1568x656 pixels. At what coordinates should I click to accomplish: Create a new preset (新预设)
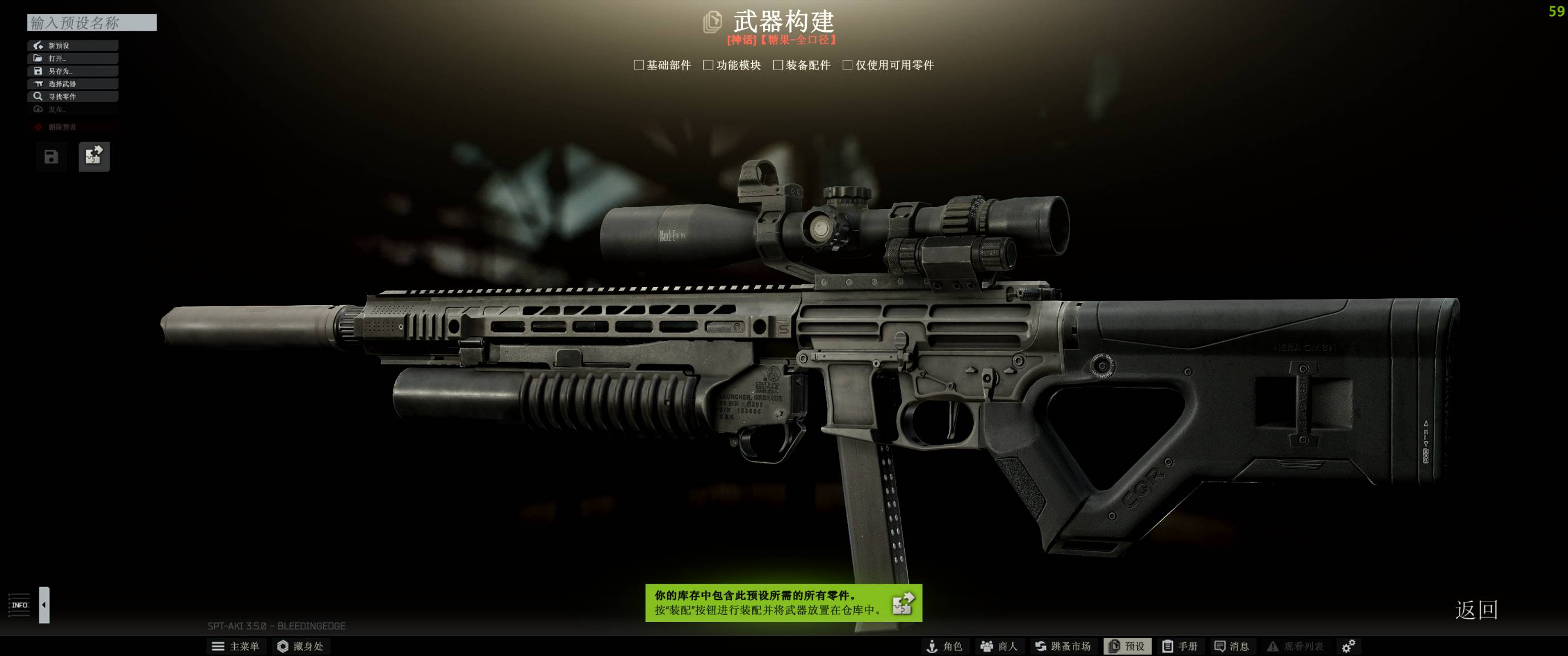pos(72,46)
